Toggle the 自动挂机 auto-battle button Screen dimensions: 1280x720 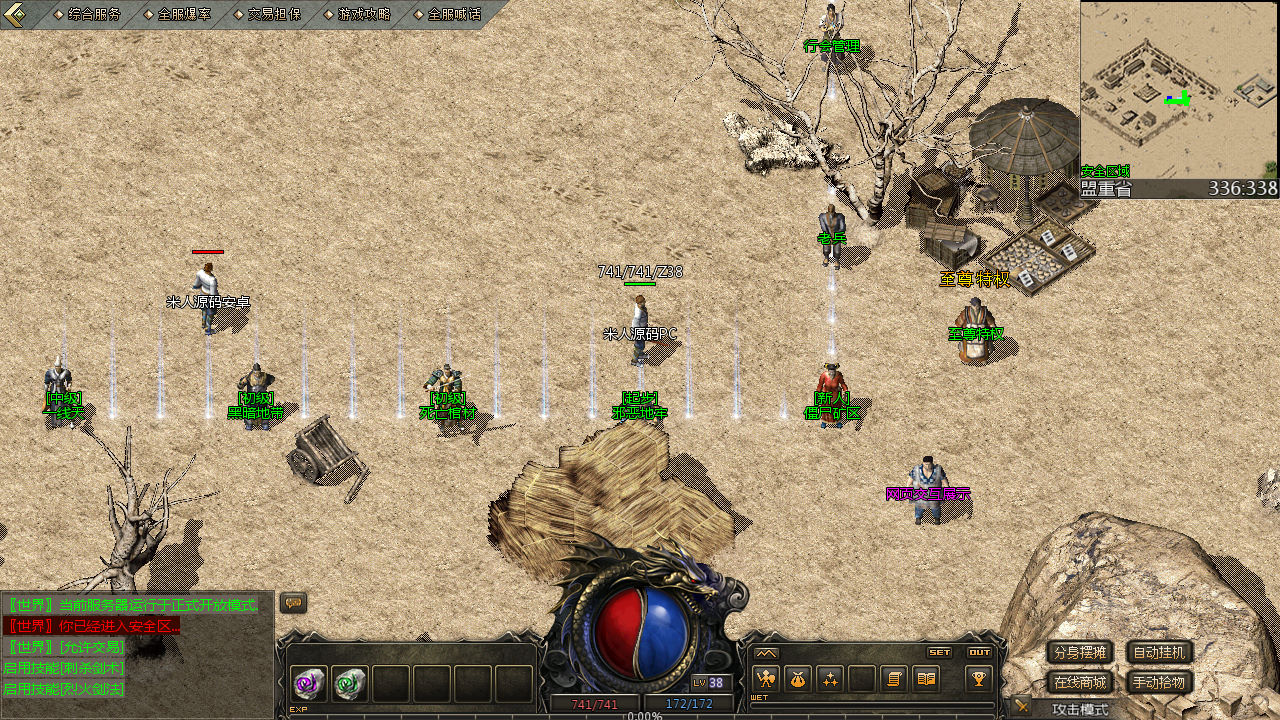click(x=1160, y=653)
